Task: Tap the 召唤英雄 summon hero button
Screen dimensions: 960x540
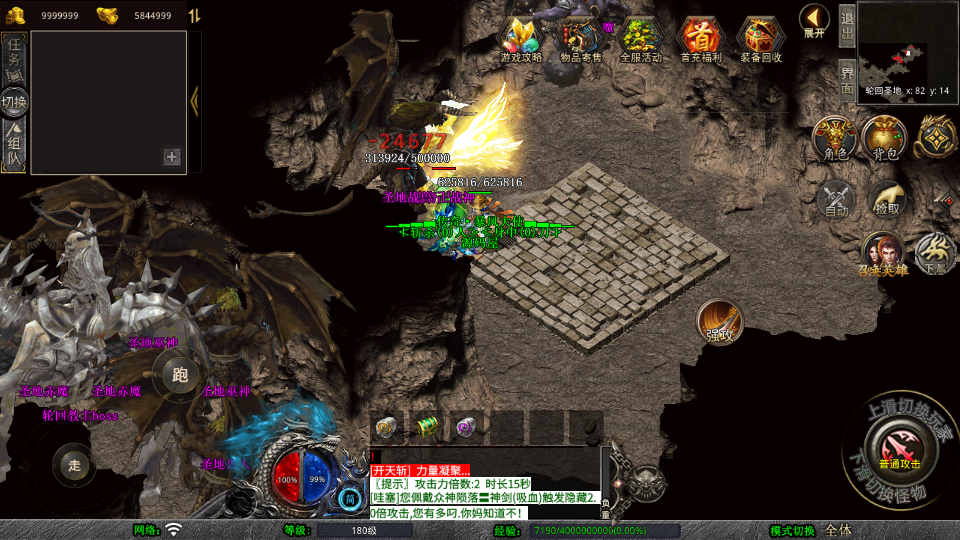Action: [x=882, y=253]
